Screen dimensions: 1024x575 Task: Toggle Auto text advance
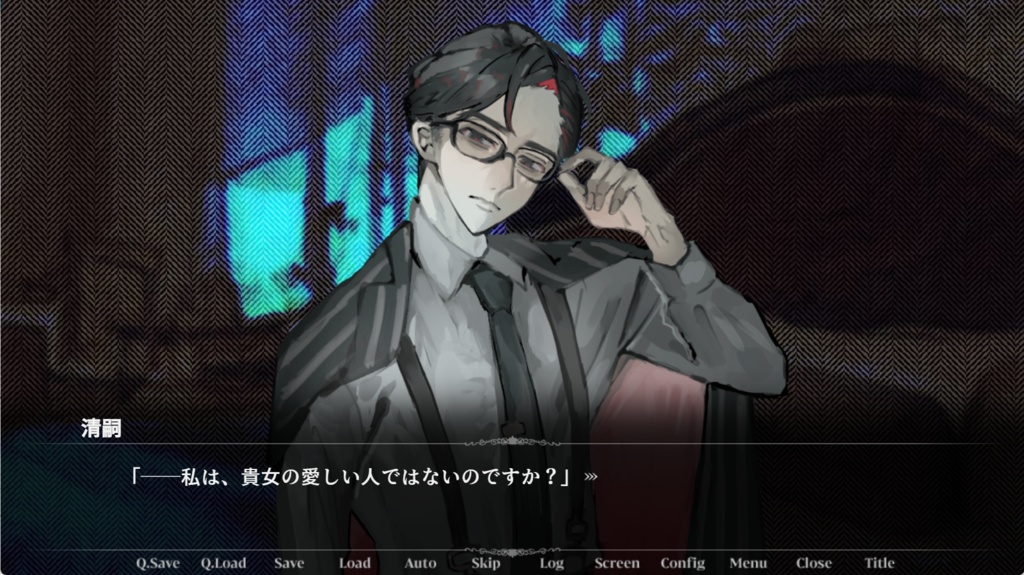(x=420, y=563)
